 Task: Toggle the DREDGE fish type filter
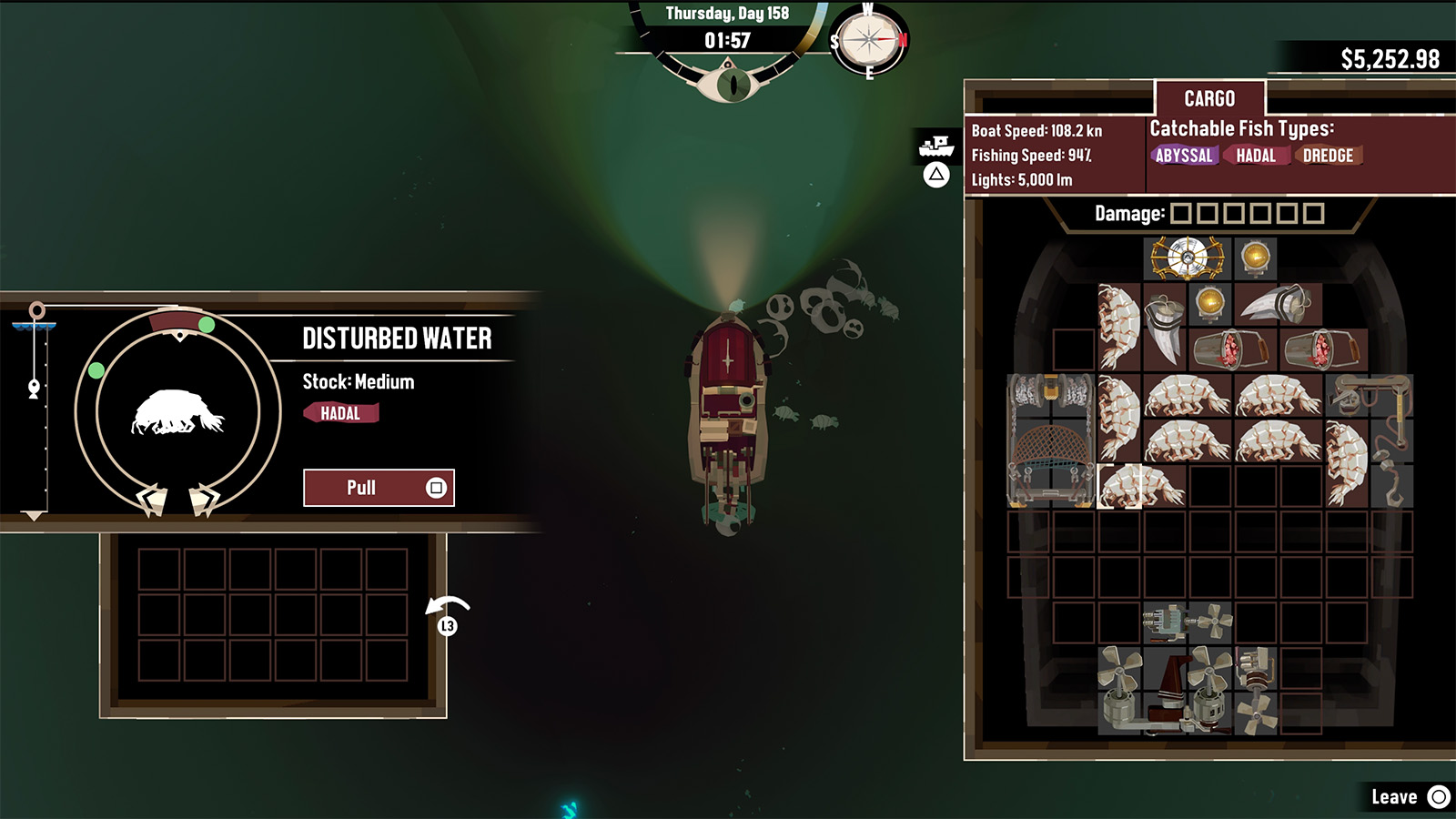click(x=1329, y=155)
